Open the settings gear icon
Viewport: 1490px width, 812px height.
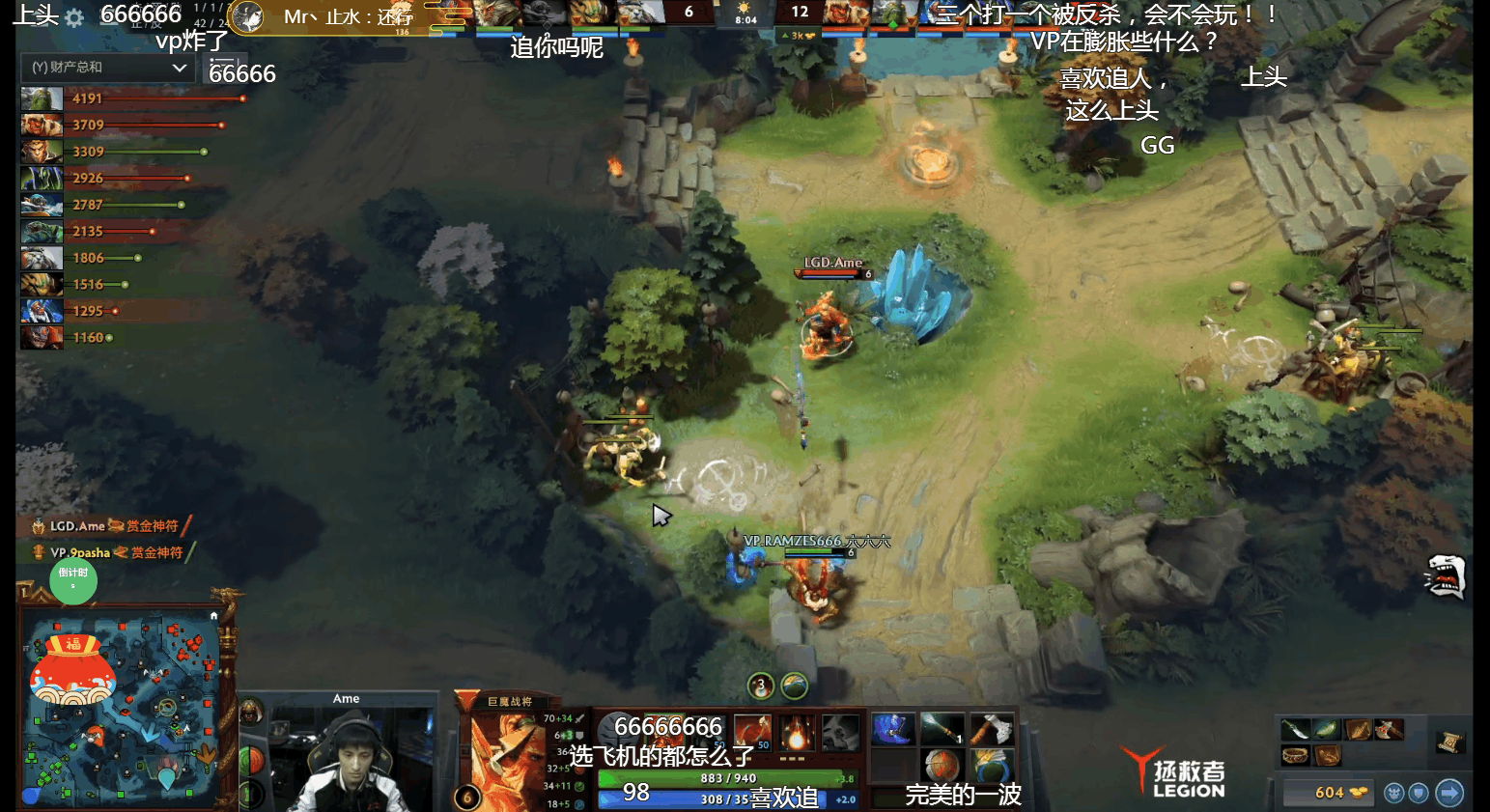click(x=74, y=17)
